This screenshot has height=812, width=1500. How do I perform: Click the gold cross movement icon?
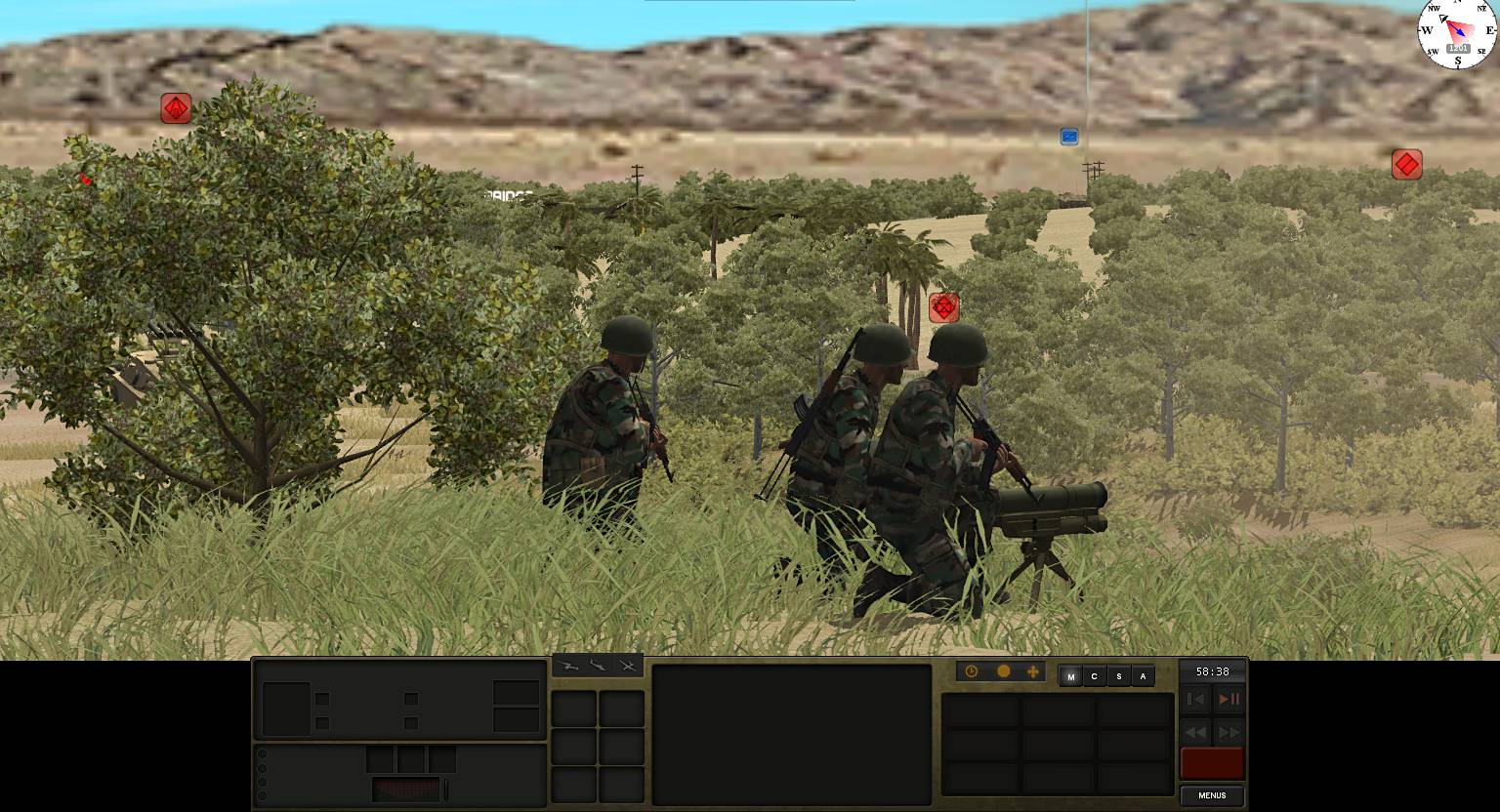tap(1033, 672)
